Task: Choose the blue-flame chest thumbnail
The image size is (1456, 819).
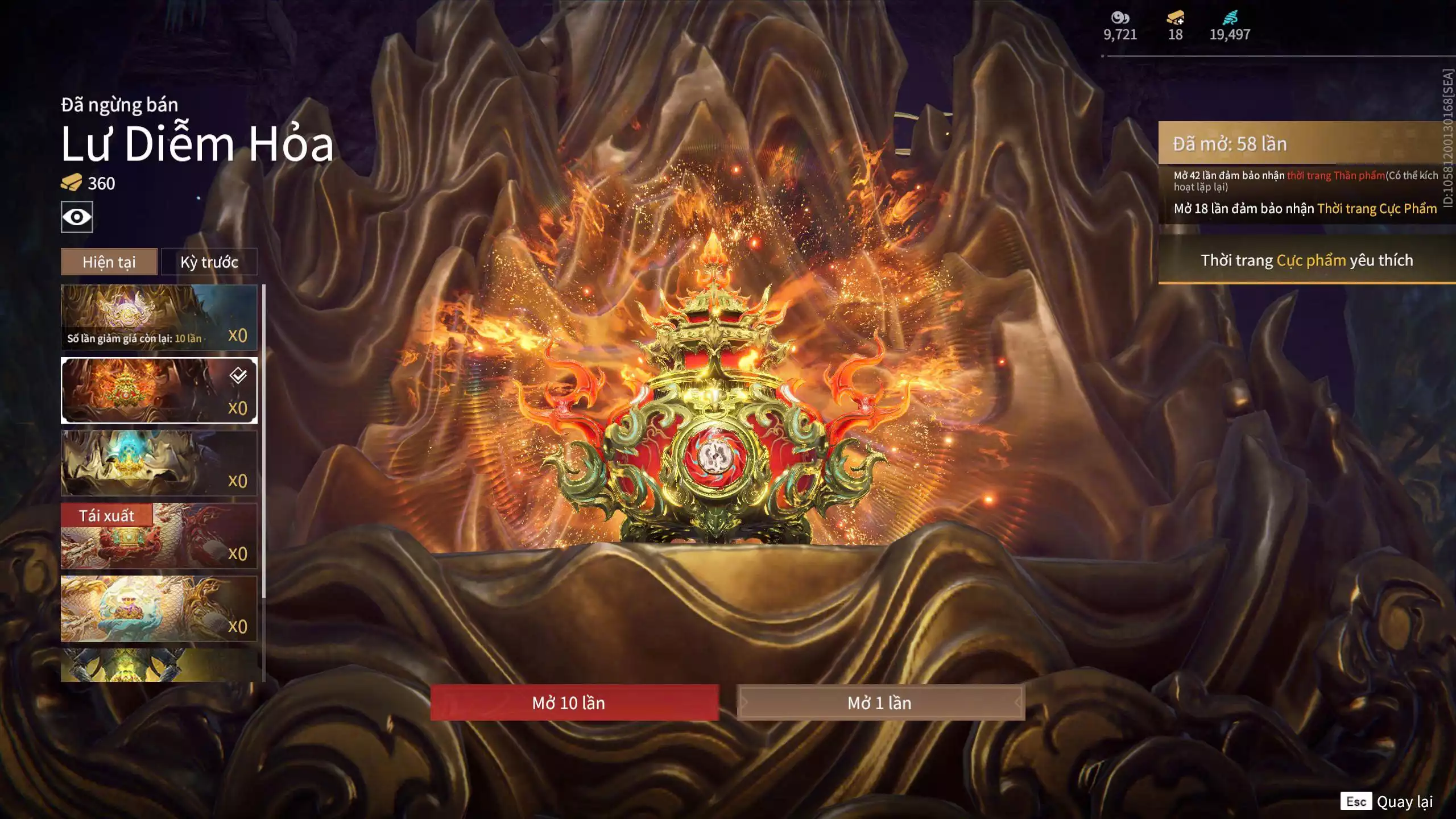Action: (x=159, y=463)
